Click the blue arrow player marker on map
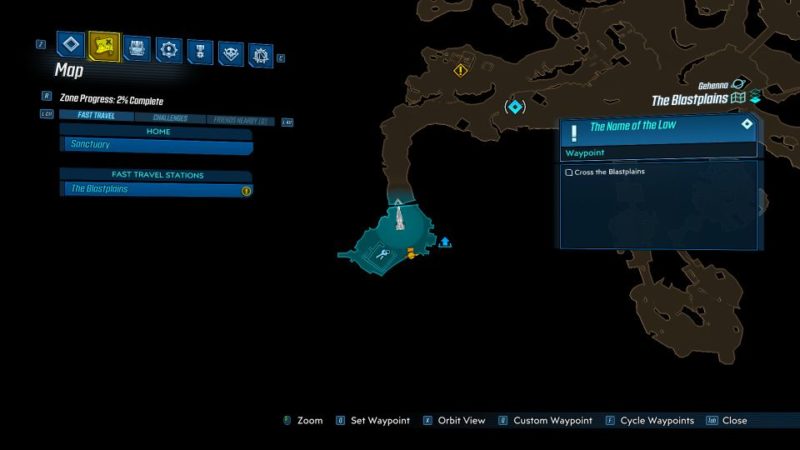Screen dimensions: 800x450 pos(445,242)
